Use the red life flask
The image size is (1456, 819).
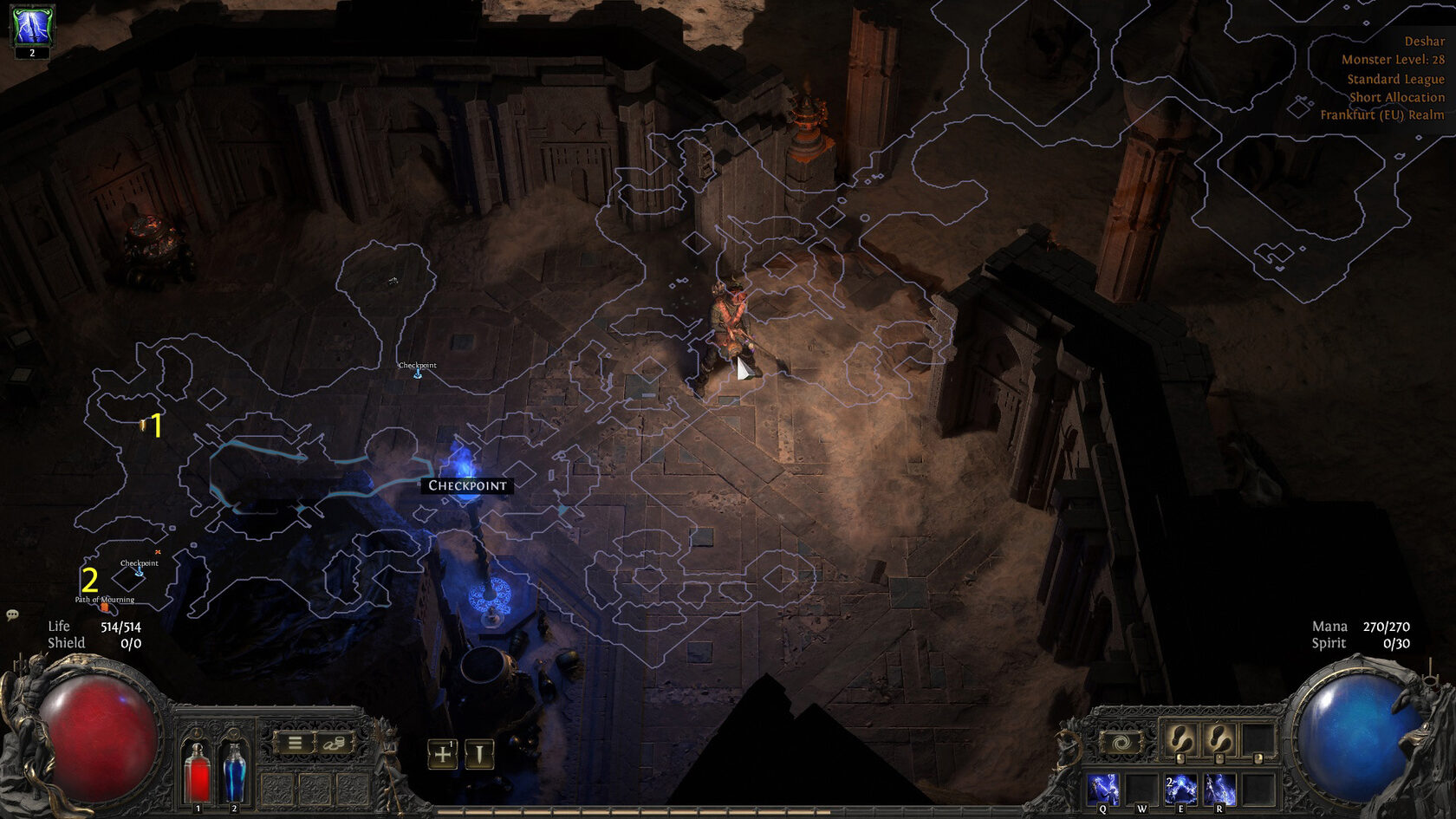click(198, 771)
